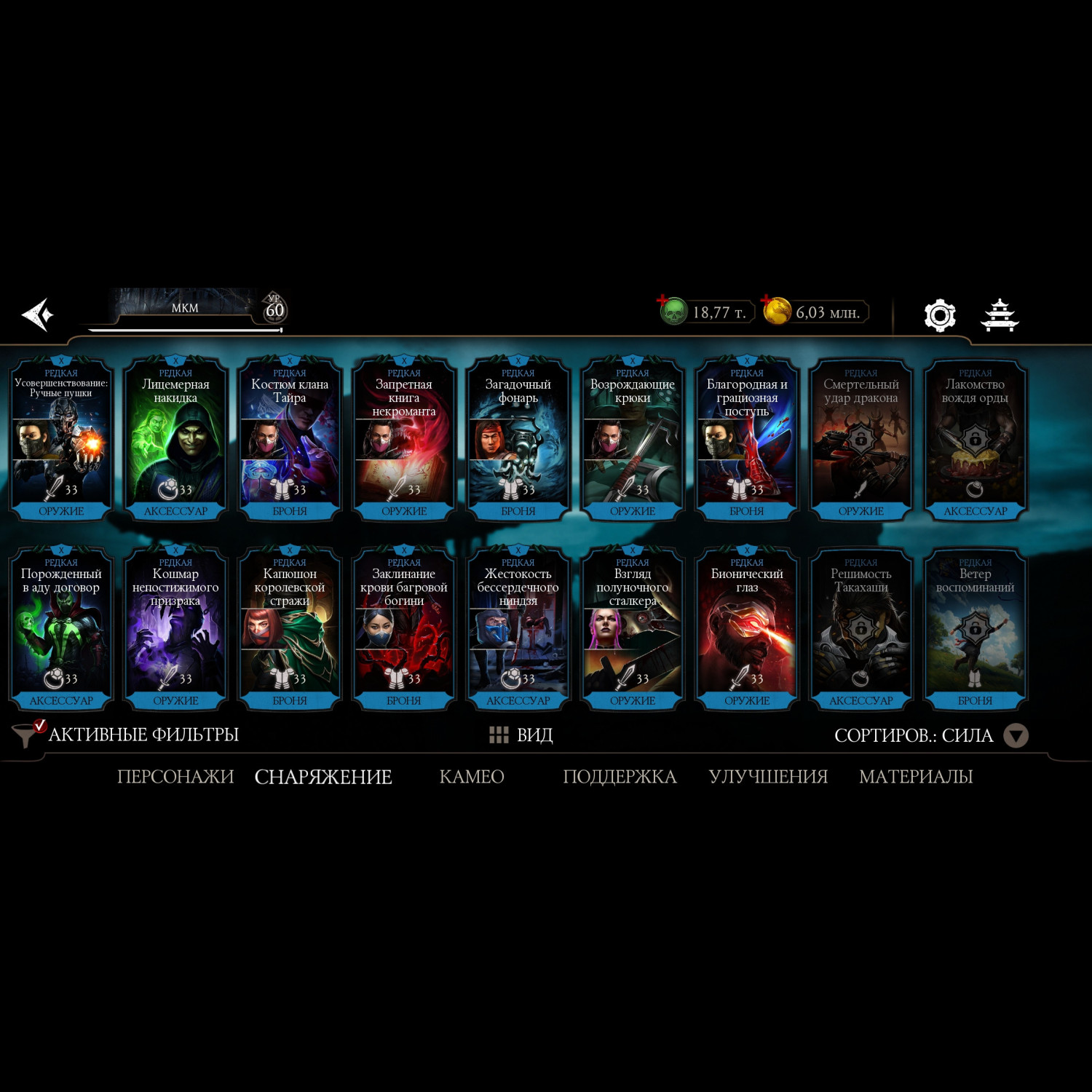Image resolution: width=1092 pixels, height=1092 pixels.
Task: Go back using the arrow button
Action: pos(38,314)
